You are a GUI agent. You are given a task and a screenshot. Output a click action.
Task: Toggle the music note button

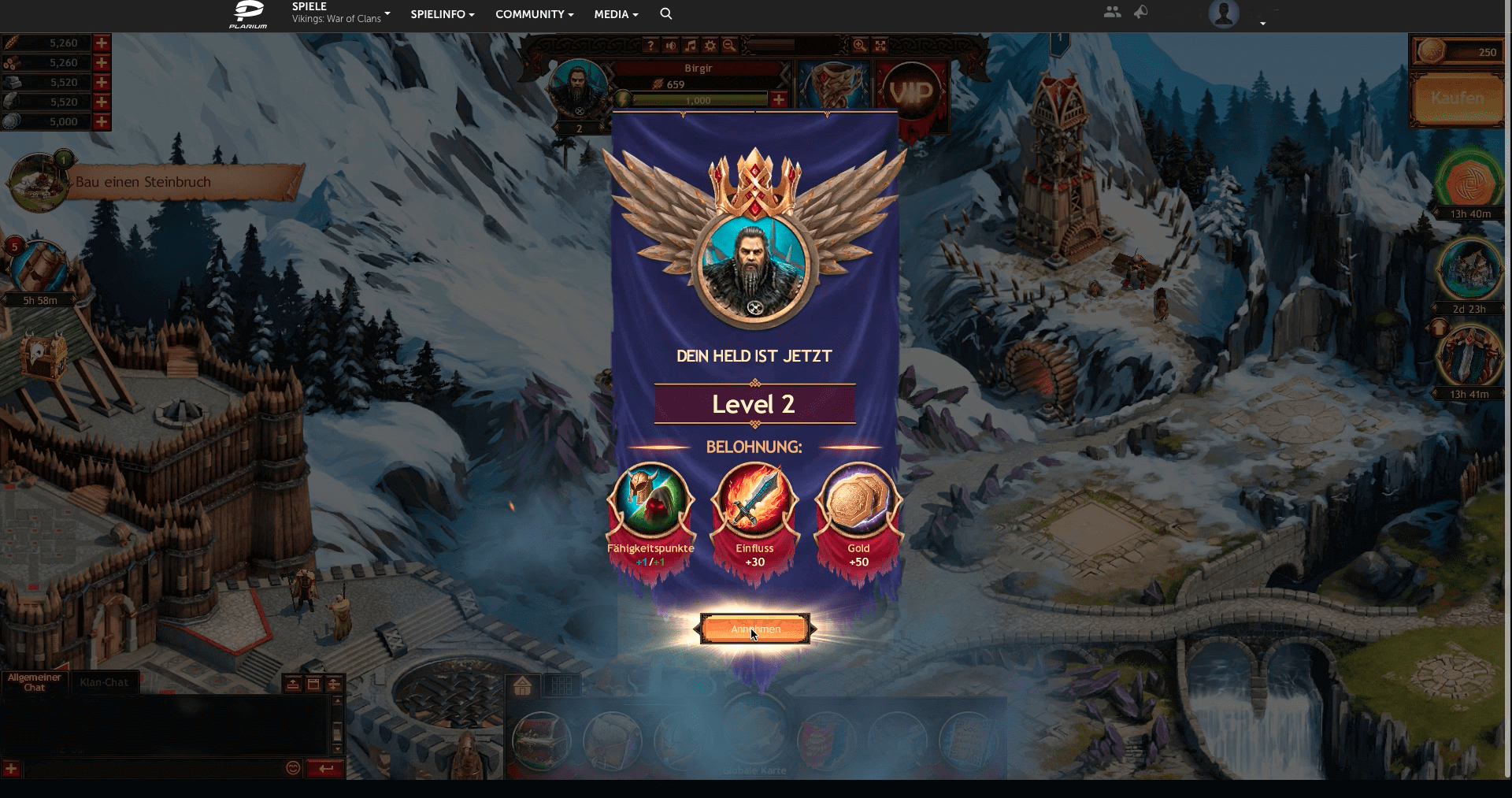690,46
